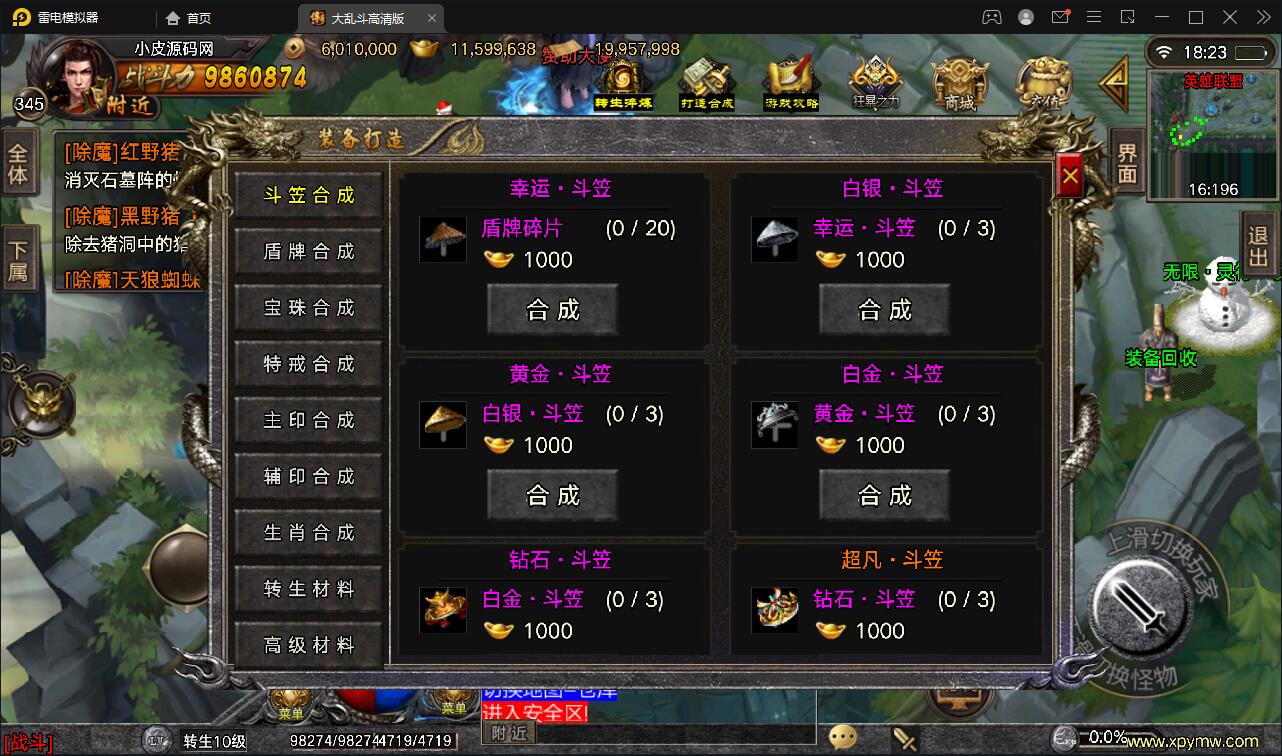
Task: Open the 打造合成 crafting icon
Action: [707, 80]
